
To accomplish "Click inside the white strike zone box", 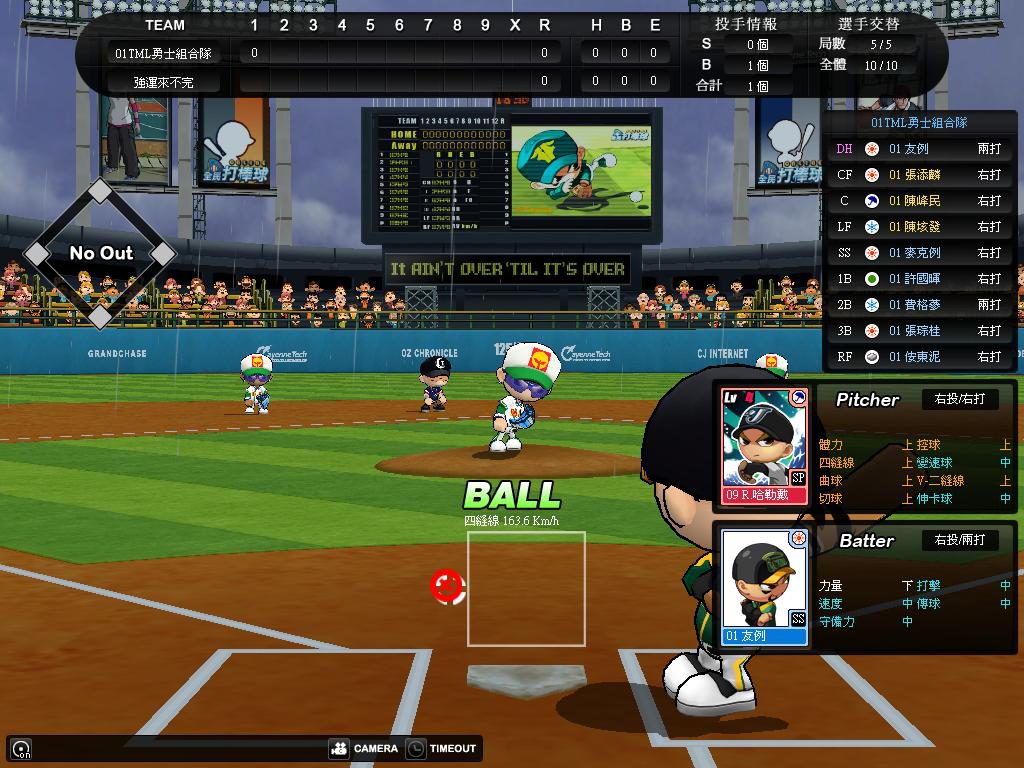I will [x=526, y=589].
